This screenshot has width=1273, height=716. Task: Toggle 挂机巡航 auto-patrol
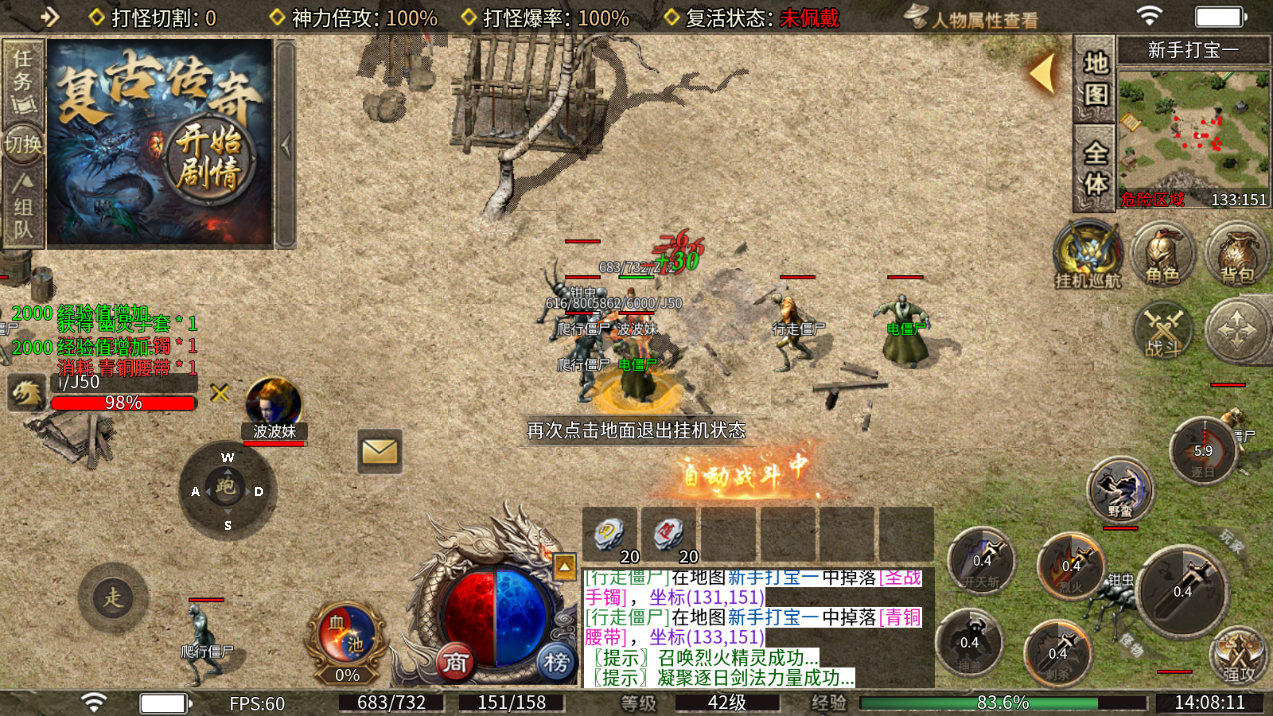coord(1088,253)
